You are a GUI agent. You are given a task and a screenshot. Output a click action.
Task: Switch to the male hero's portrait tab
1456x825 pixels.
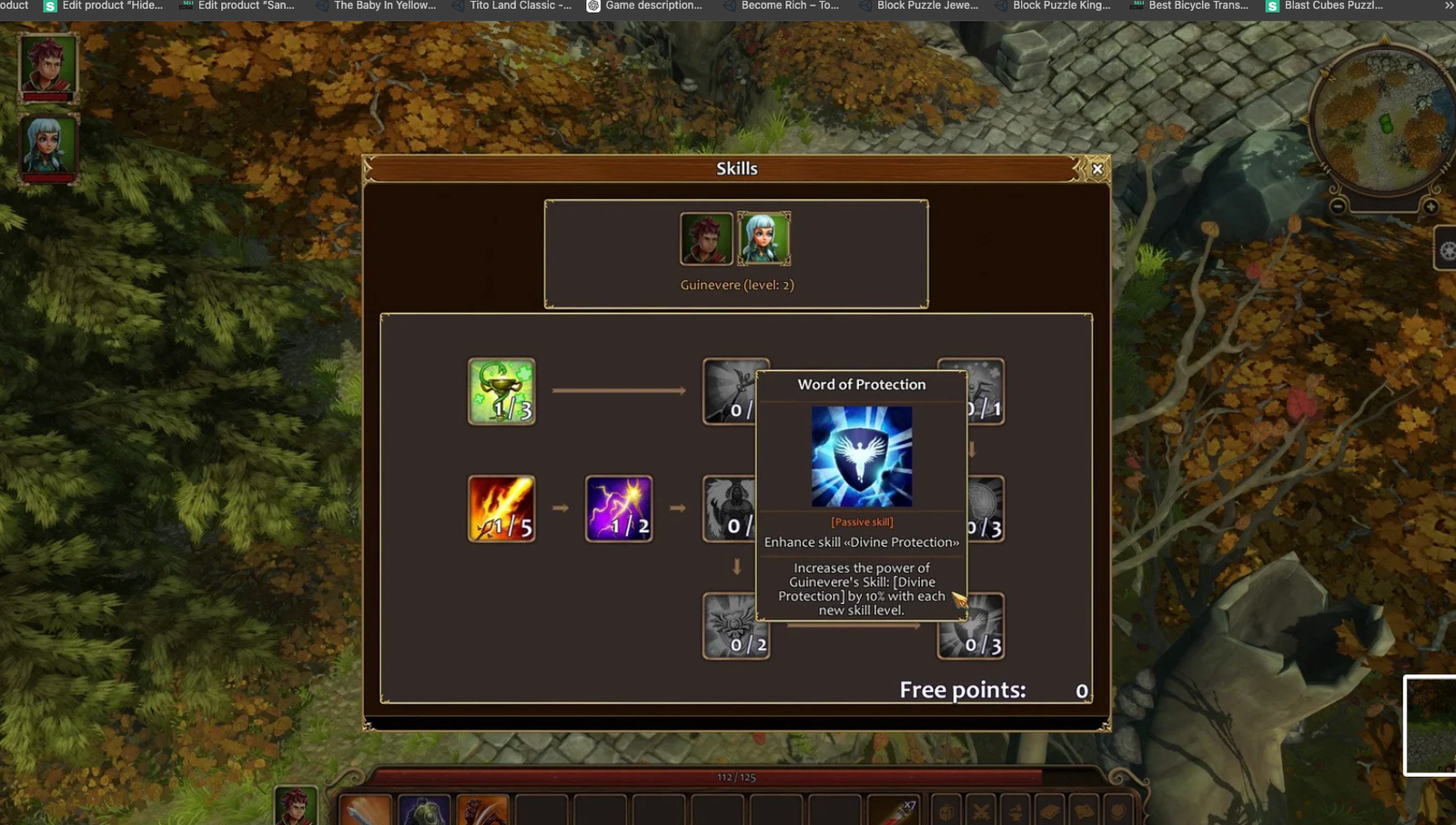705,238
